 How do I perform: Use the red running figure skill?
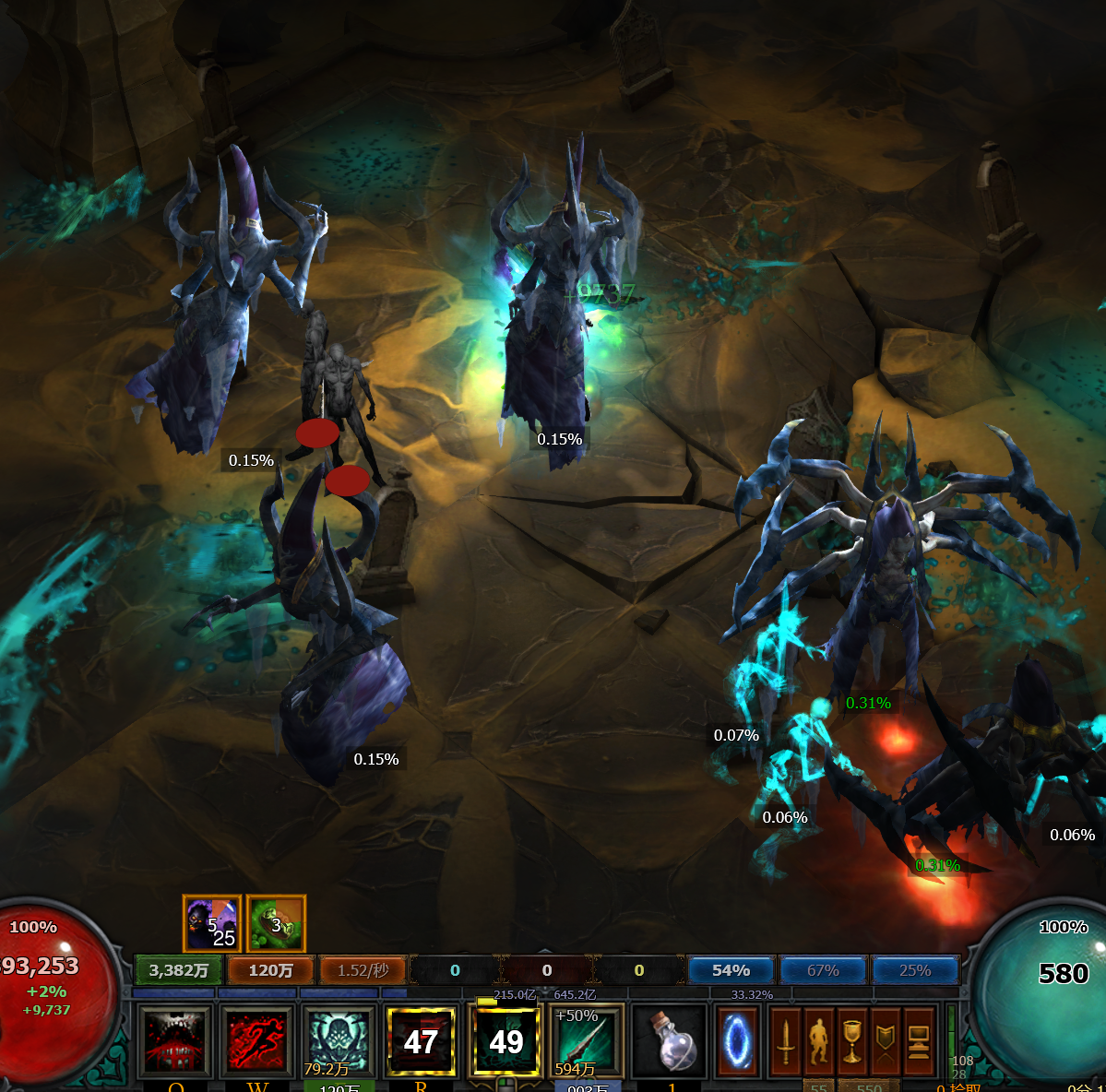click(256, 1041)
